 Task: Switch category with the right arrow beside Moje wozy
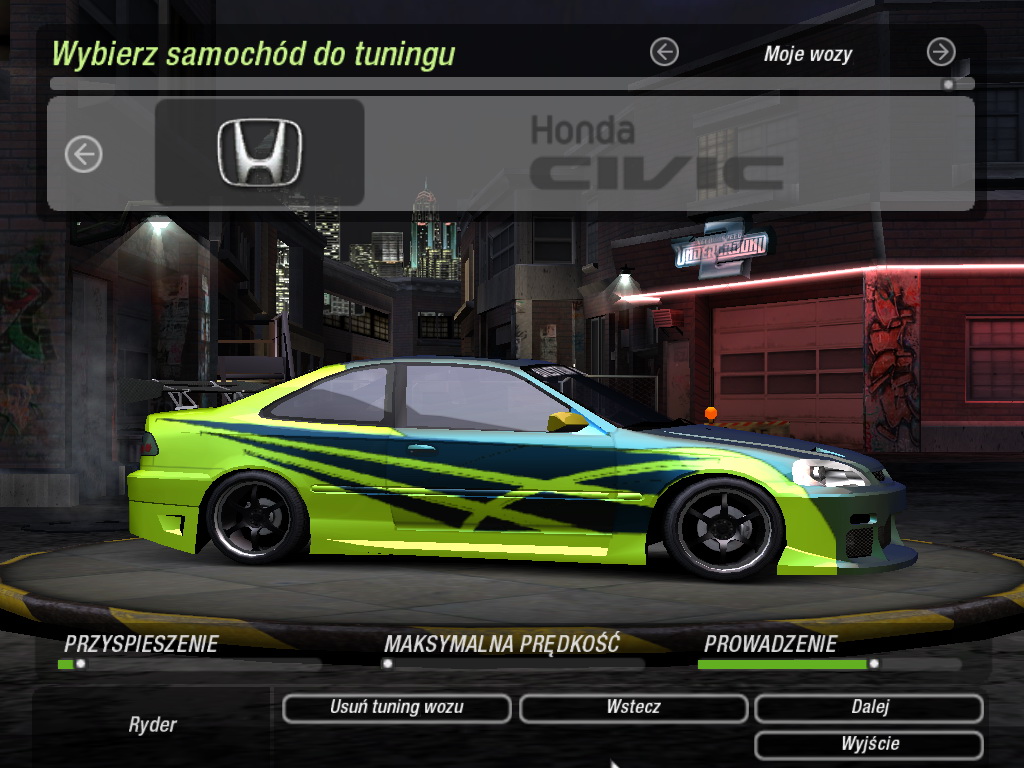[941, 52]
